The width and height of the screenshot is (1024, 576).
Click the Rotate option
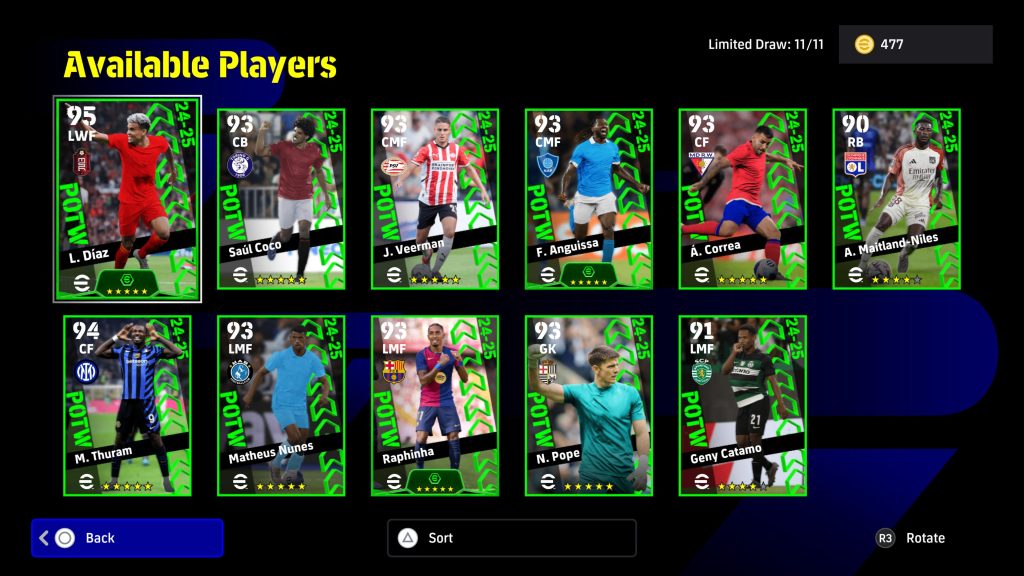tap(911, 538)
